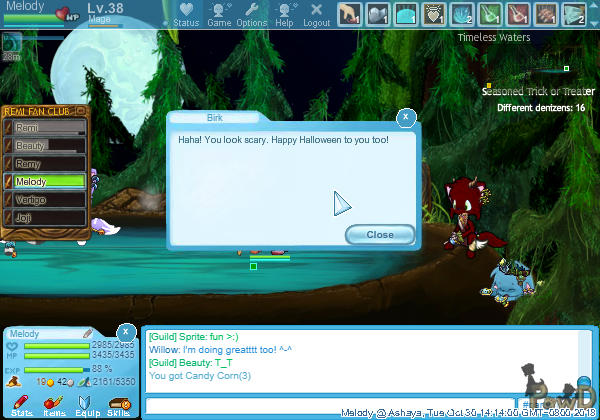The image size is (600, 420).
Task: Open the Options menu
Action: click(252, 14)
